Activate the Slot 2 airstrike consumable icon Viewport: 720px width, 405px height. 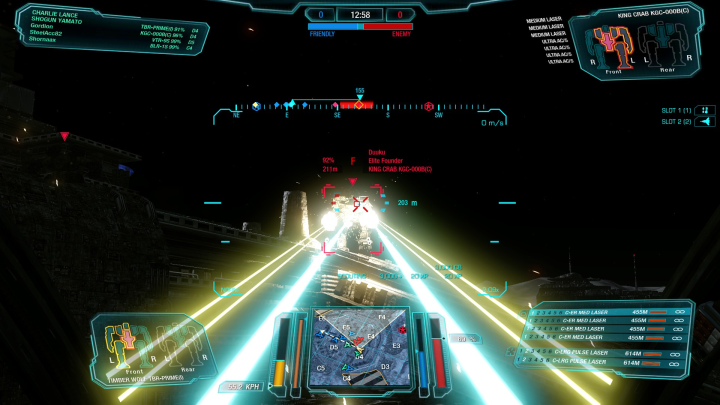click(705, 122)
